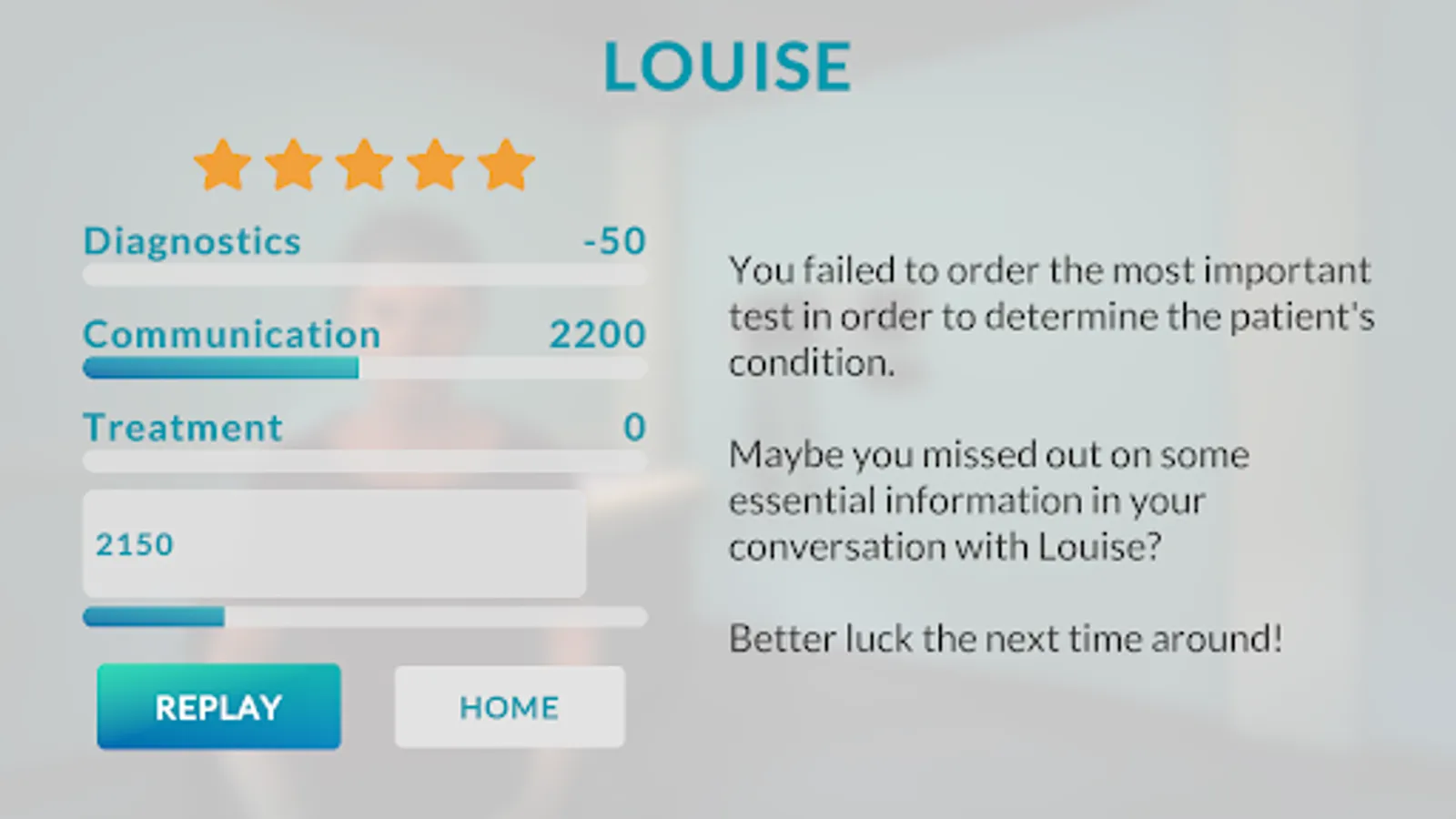Select the second star in the rating row
1456x819 pixels.
pos(293,166)
